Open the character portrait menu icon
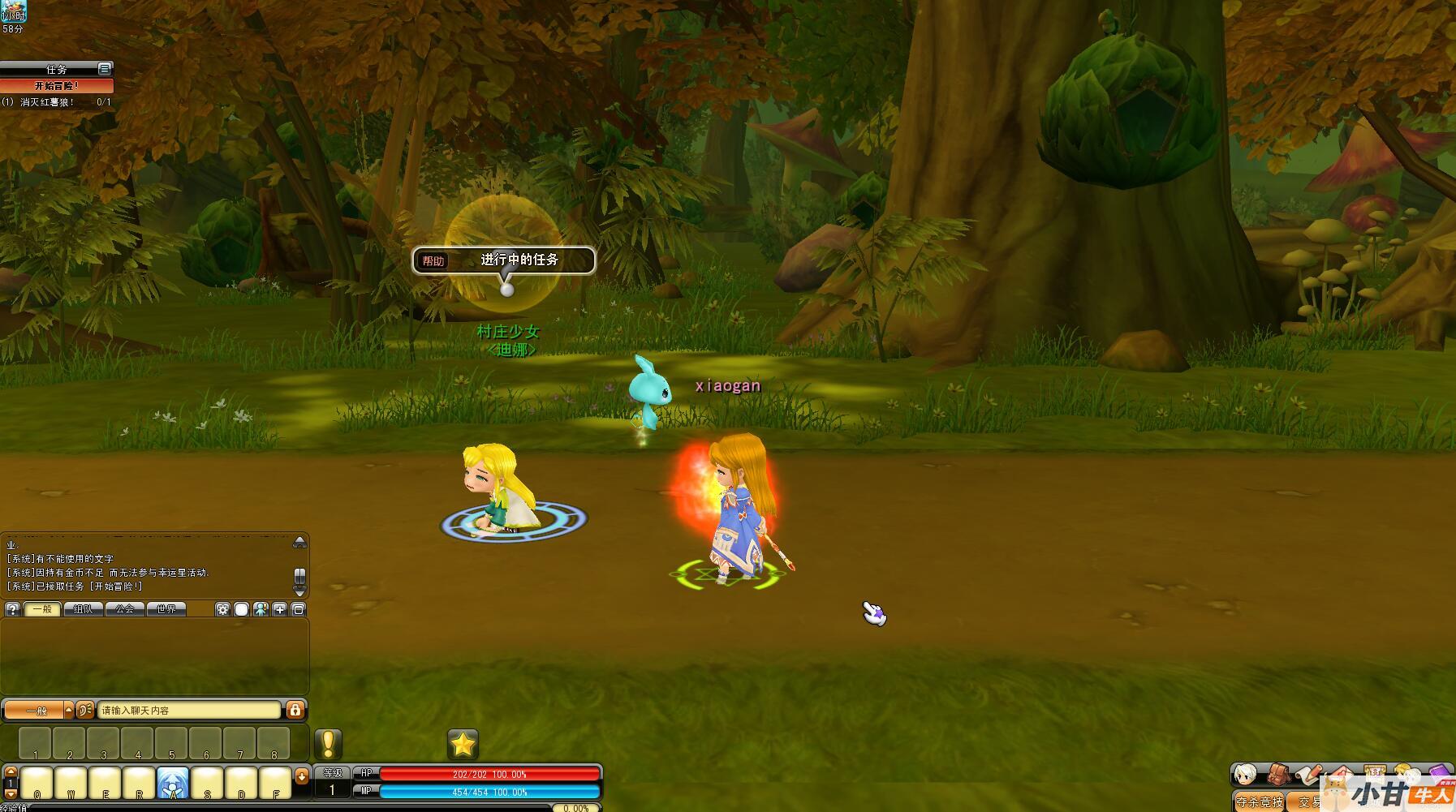 pos(1245,775)
